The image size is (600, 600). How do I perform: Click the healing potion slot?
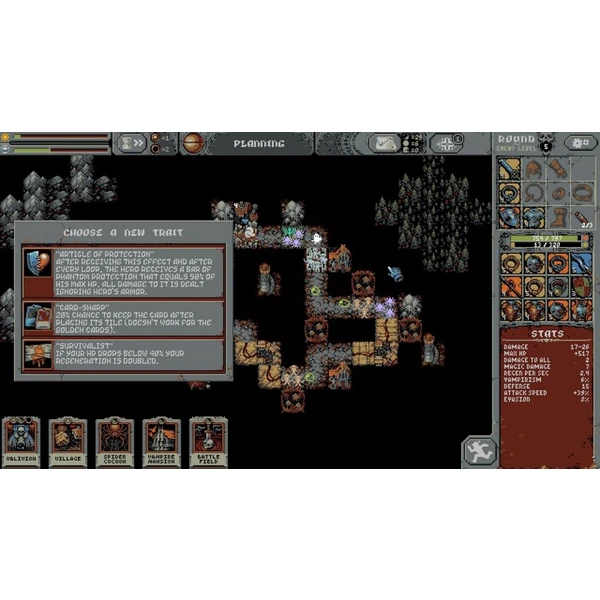pos(580,217)
